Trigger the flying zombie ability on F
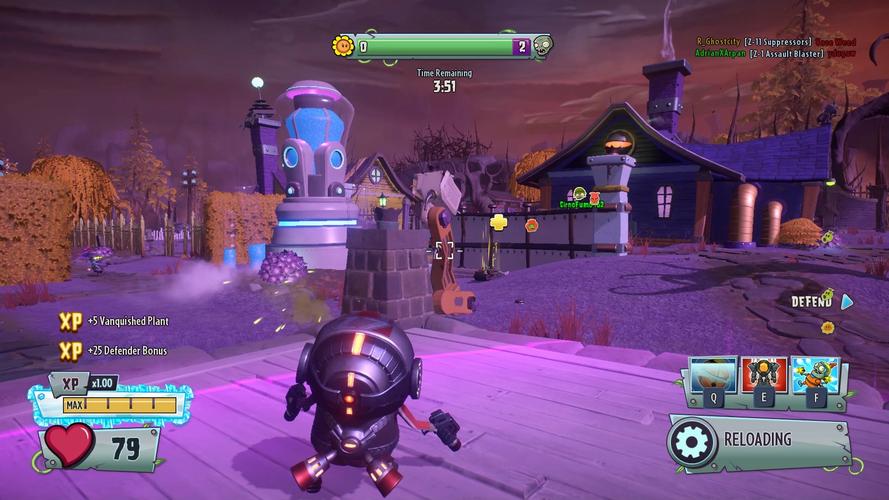The height and width of the screenshot is (500, 889). tap(814, 375)
